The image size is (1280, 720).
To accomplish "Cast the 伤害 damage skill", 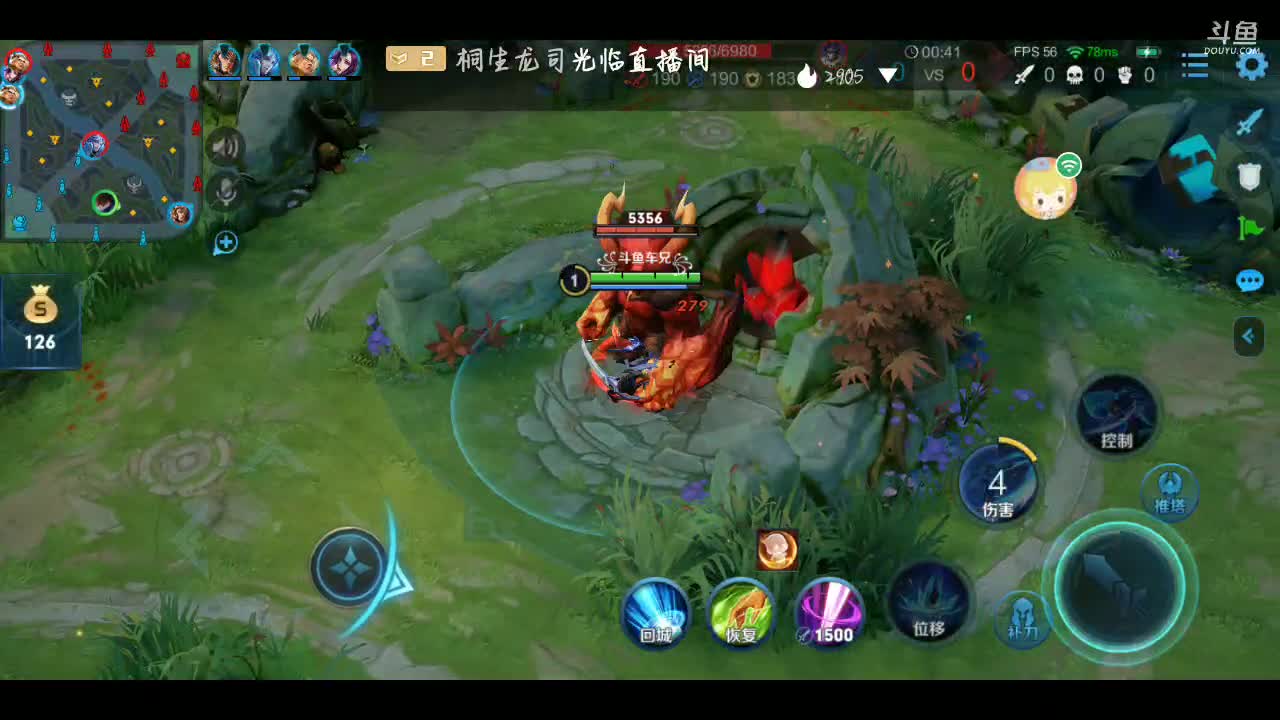I will 998,482.
